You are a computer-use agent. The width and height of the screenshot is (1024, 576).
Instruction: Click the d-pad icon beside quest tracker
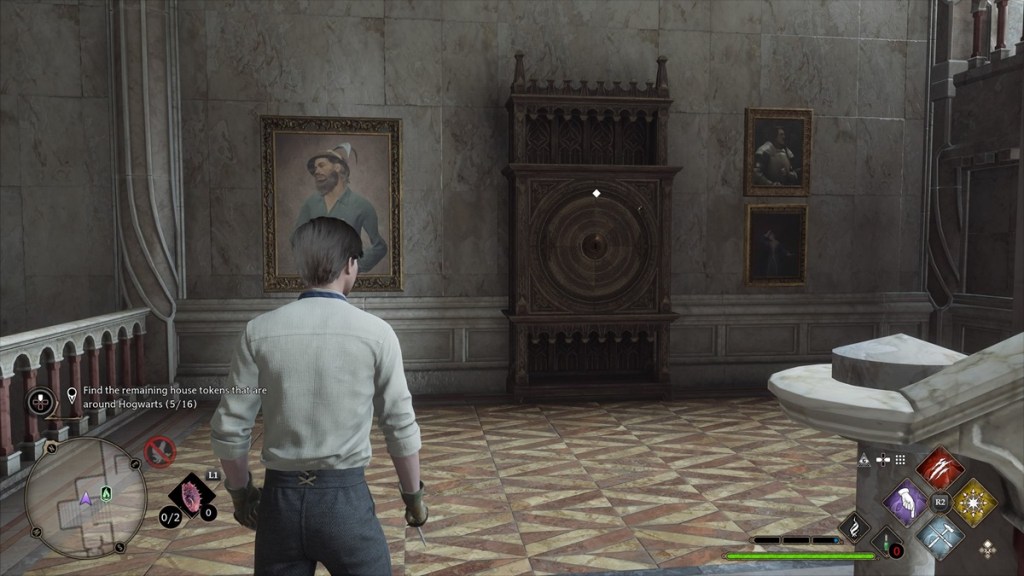pos(40,401)
